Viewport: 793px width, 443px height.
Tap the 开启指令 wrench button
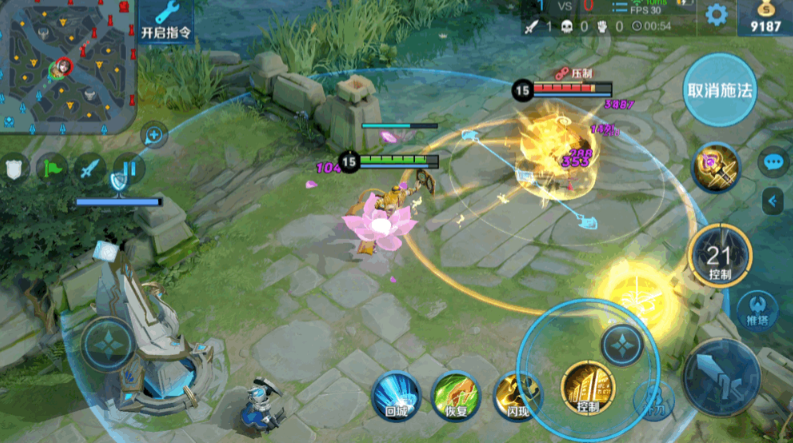pyautogui.click(x=166, y=20)
